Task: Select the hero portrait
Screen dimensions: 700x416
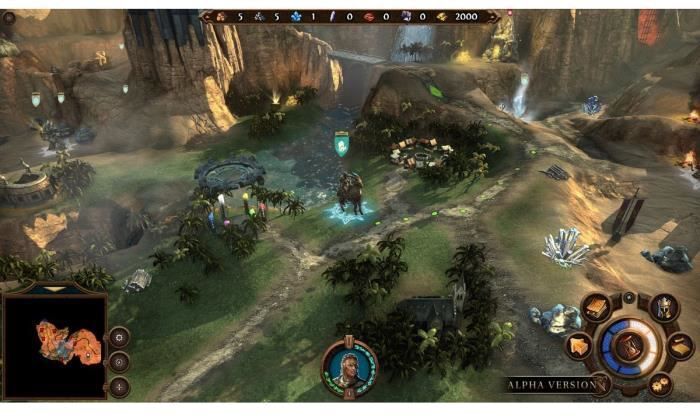Action: [349, 366]
